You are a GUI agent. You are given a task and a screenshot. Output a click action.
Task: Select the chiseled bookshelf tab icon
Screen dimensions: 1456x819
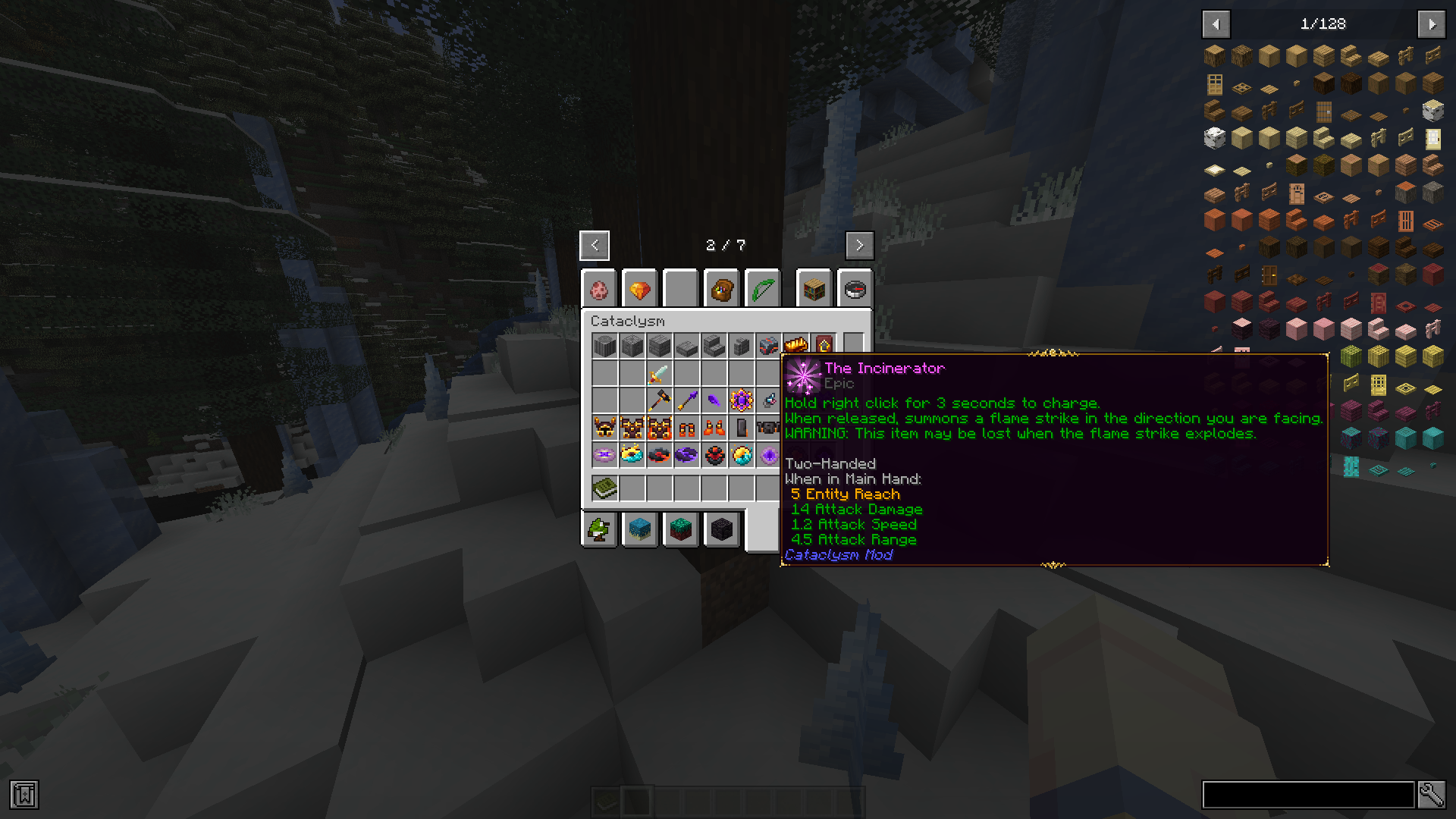pos(814,289)
